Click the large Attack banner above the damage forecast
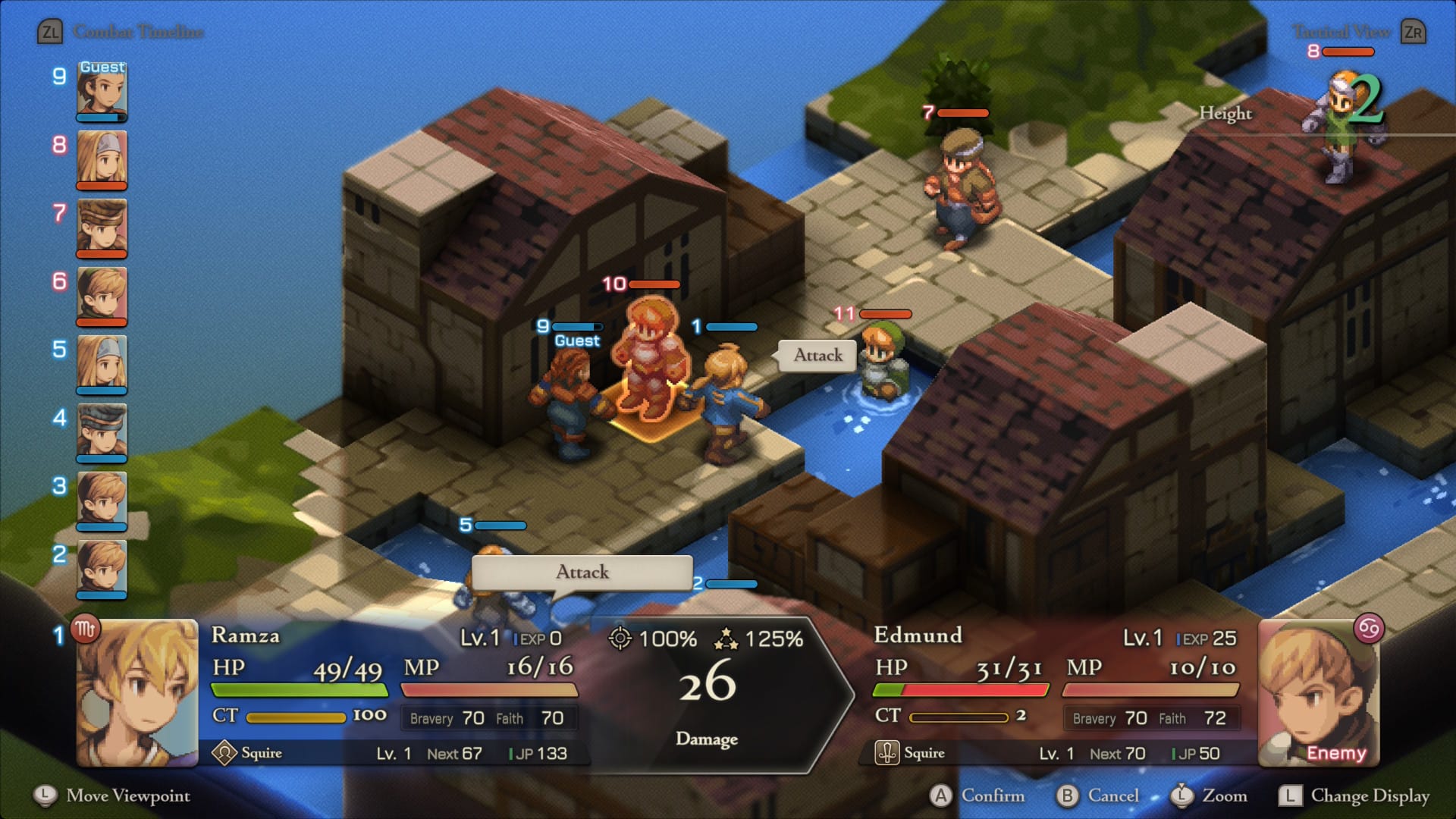Screen dimensions: 1456x819 (582, 572)
